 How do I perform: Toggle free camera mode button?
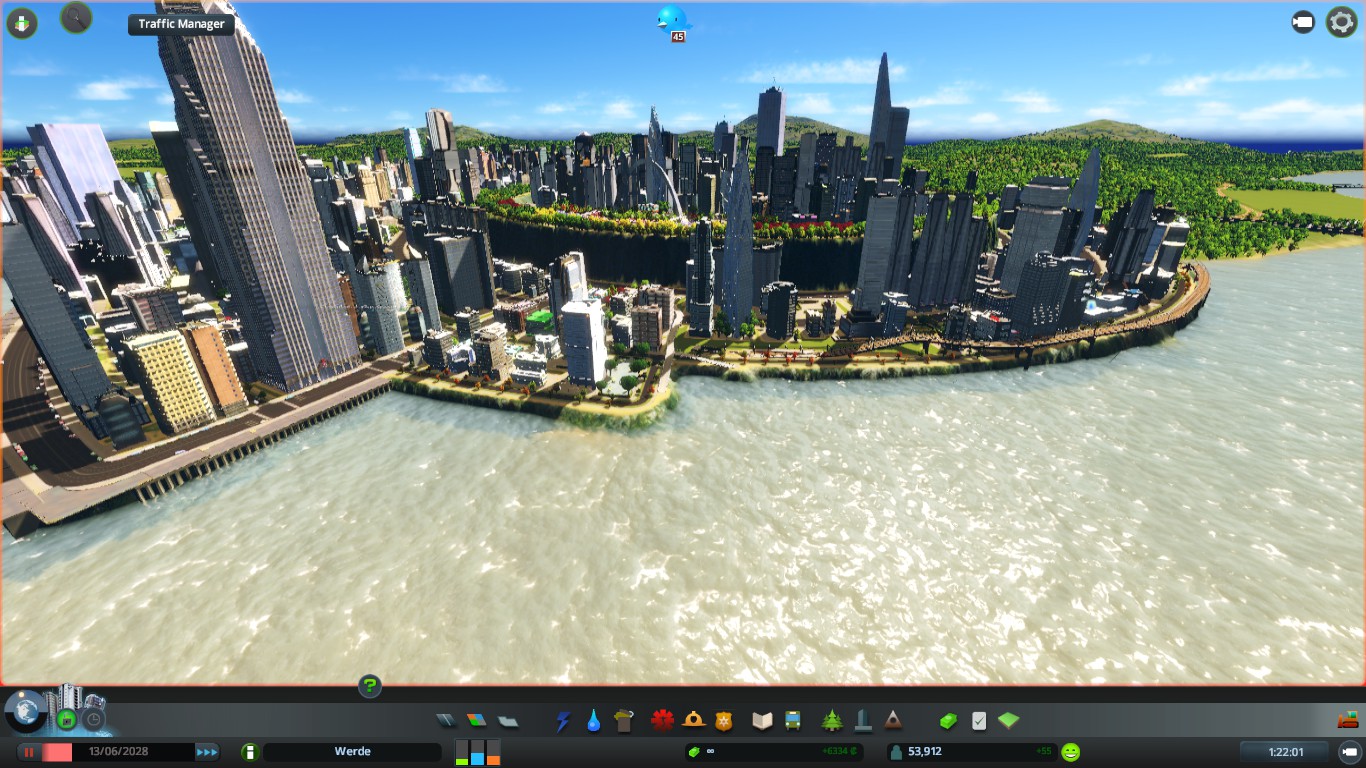(1303, 22)
